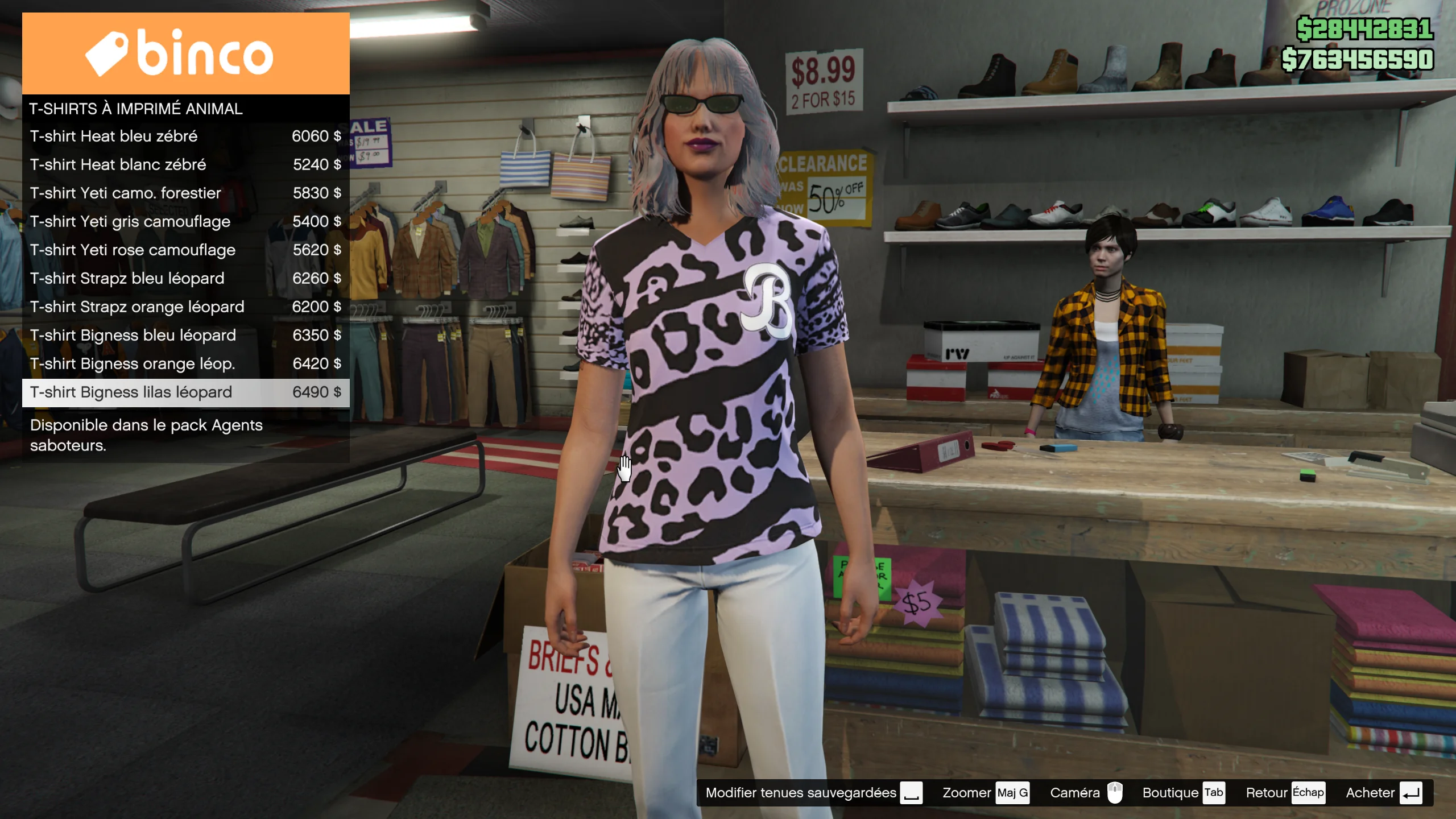Open the Boutique option
The height and width of the screenshot is (819, 1456).
tap(1183, 793)
